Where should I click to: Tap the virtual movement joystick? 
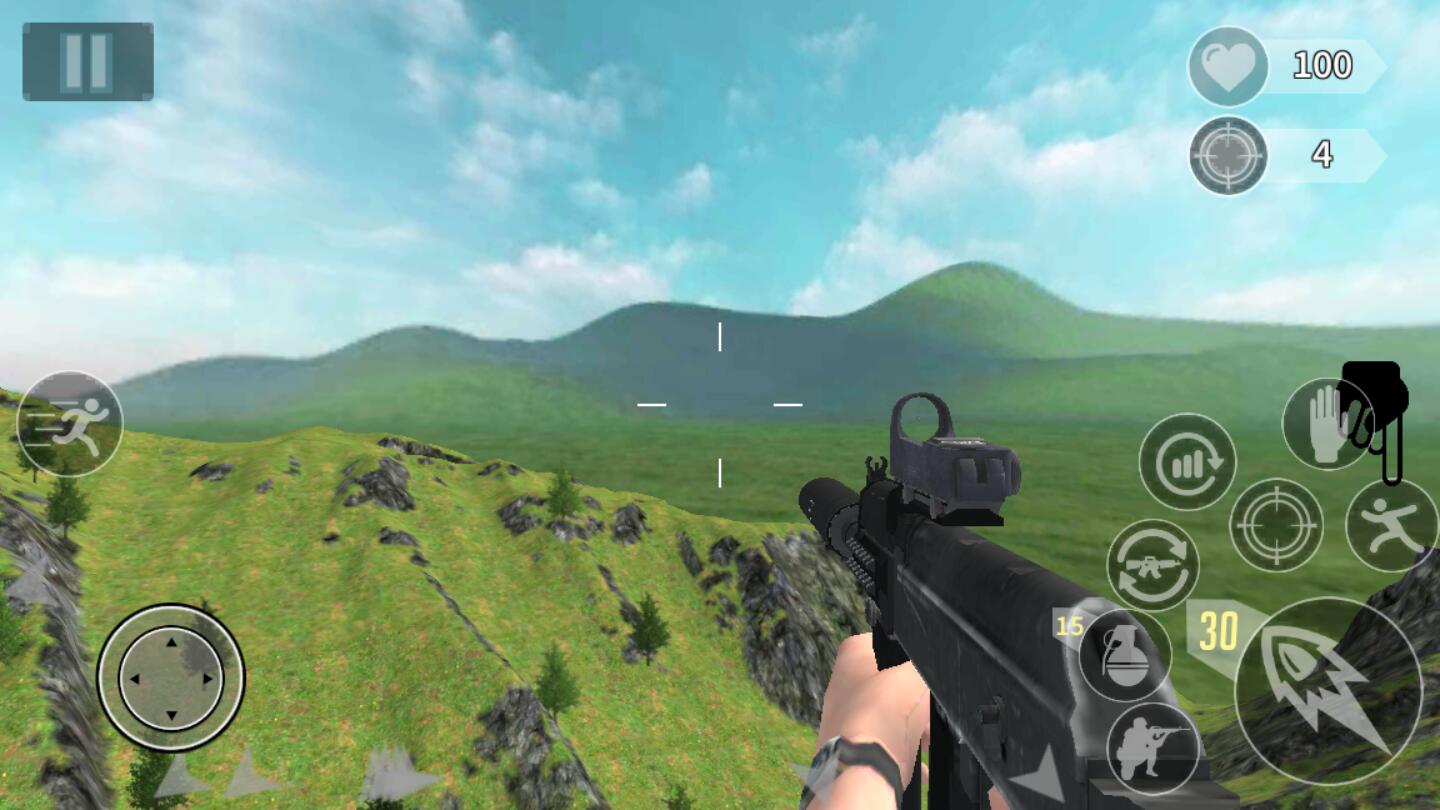[171, 677]
